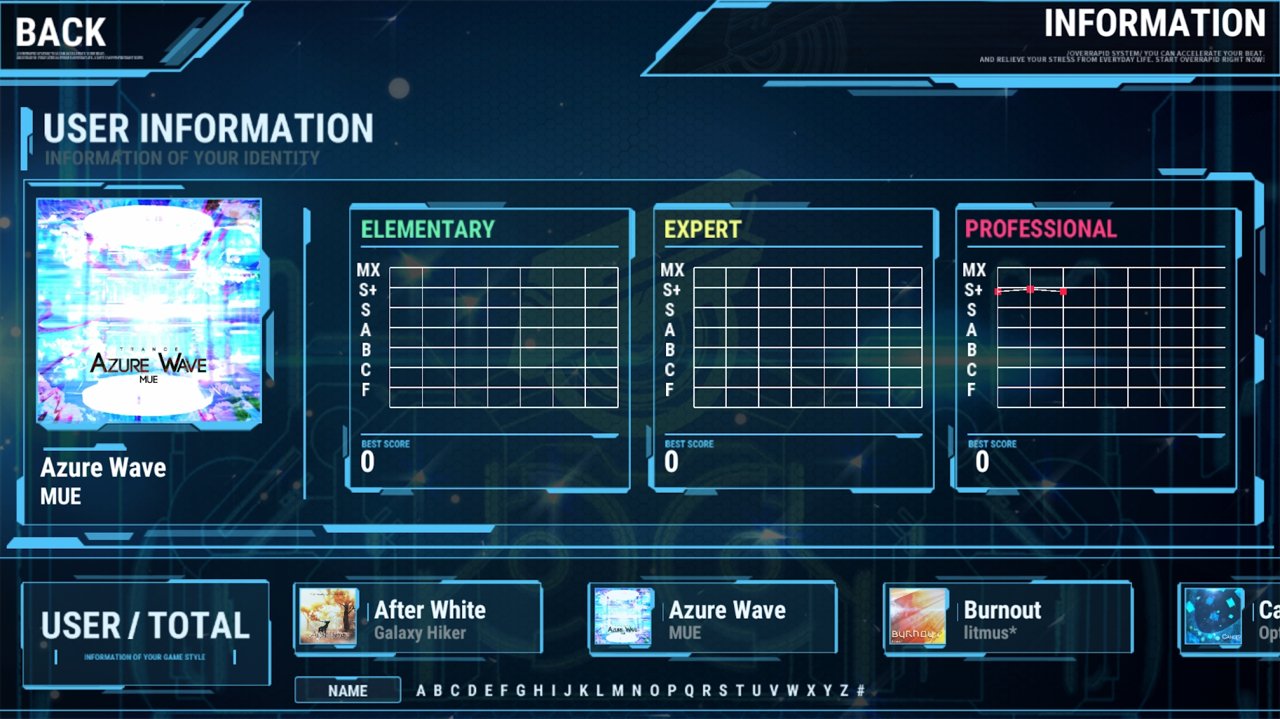Screen dimensions: 1280x719
Task: Jump to songs starting with letter M
Action: coord(617,690)
